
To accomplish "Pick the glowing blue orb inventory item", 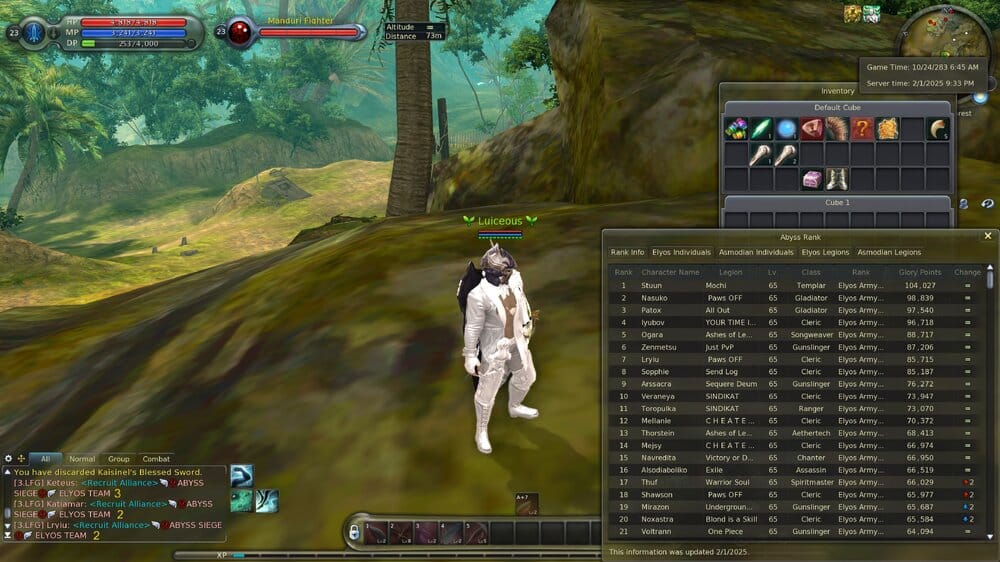I will tap(787, 129).
